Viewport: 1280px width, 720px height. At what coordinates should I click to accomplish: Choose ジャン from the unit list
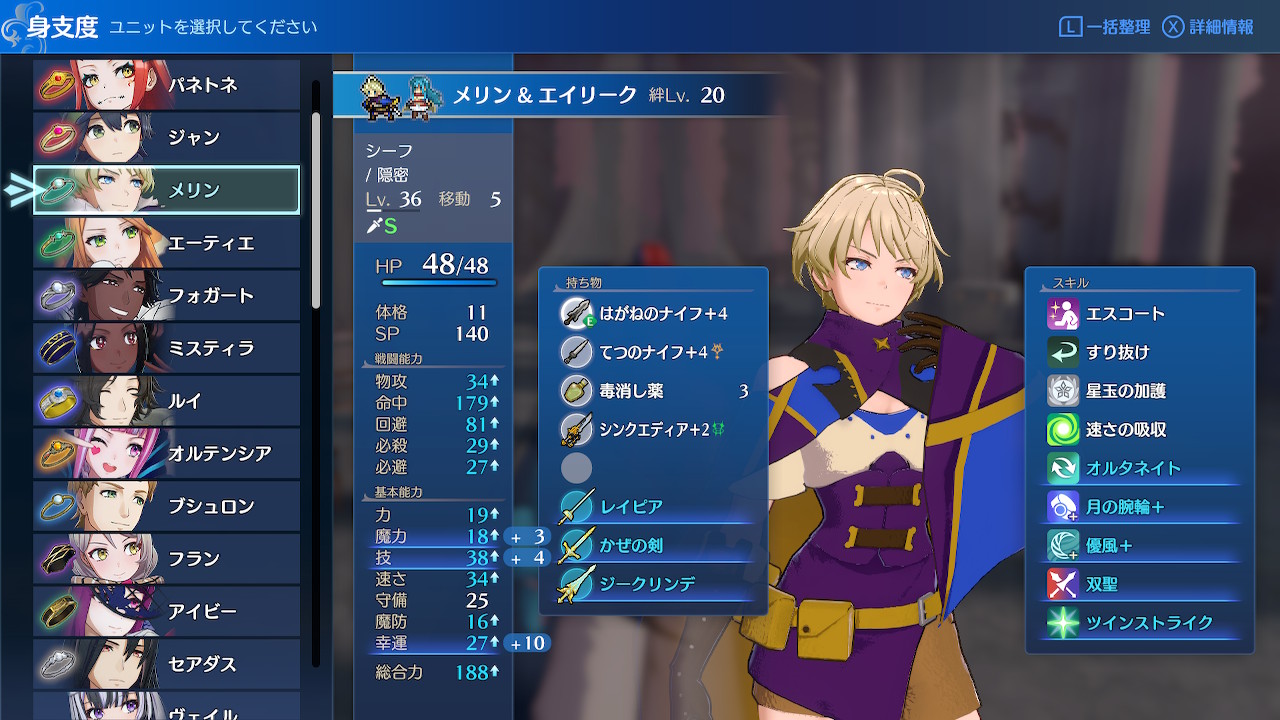pos(166,137)
